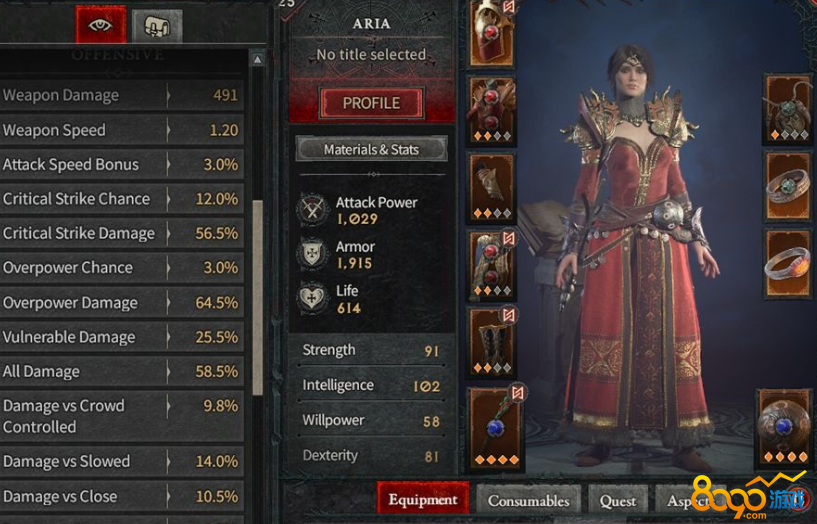Select the plain silver ring slot

click(788, 263)
